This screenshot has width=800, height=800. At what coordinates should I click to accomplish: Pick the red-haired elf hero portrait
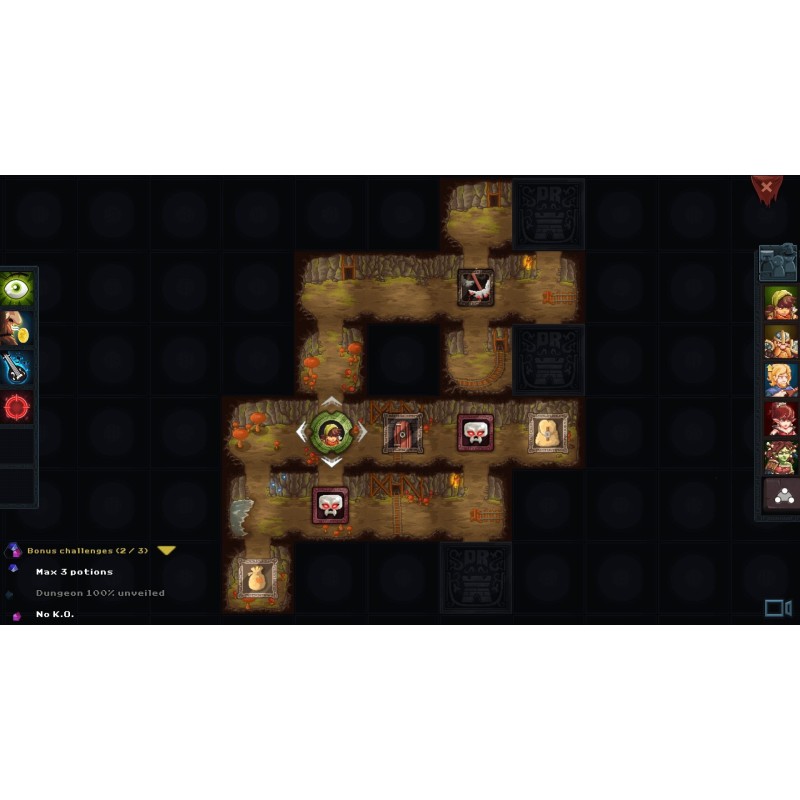pyautogui.click(x=780, y=418)
